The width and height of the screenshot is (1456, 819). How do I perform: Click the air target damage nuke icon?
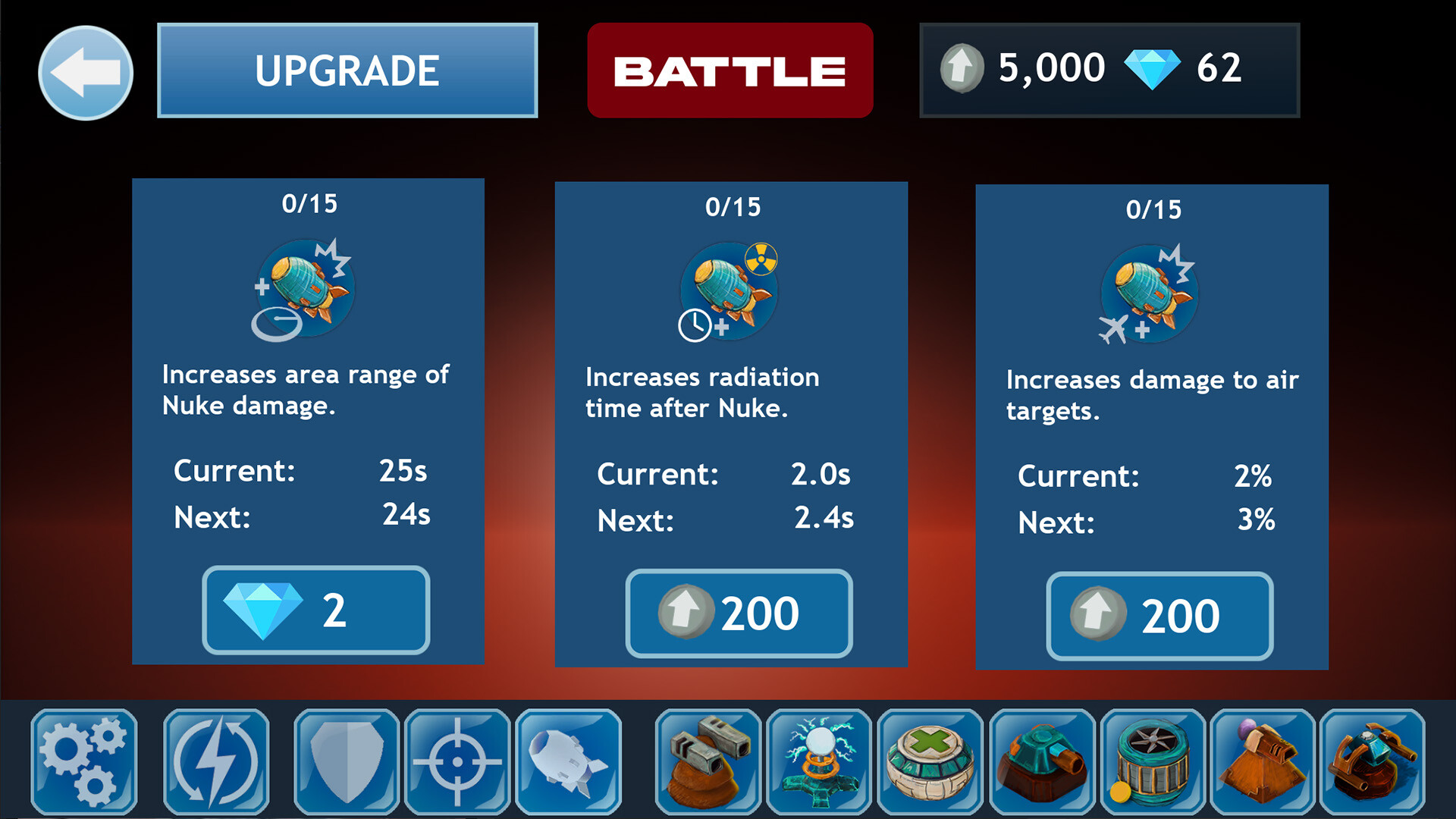coord(1149,296)
